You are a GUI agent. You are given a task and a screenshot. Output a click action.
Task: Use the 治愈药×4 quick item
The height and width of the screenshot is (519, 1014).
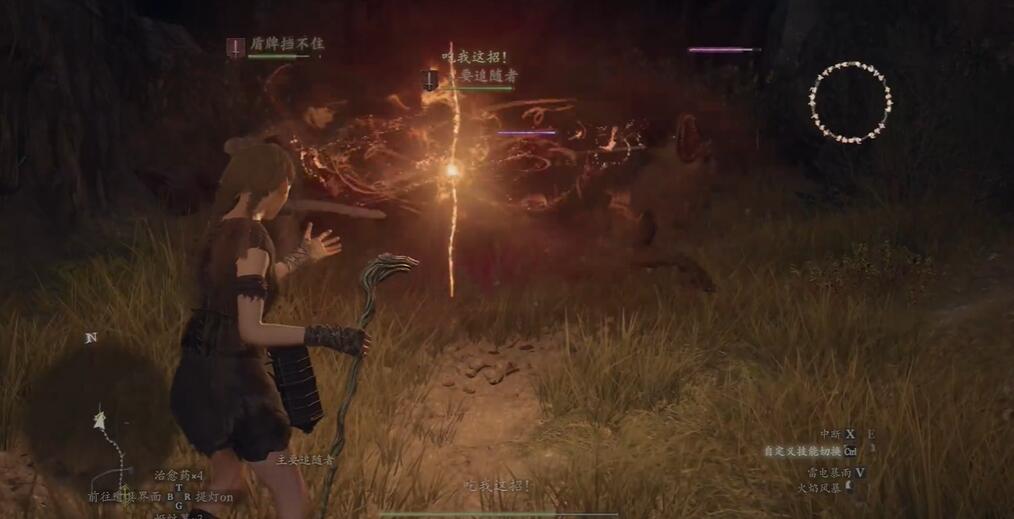click(179, 476)
